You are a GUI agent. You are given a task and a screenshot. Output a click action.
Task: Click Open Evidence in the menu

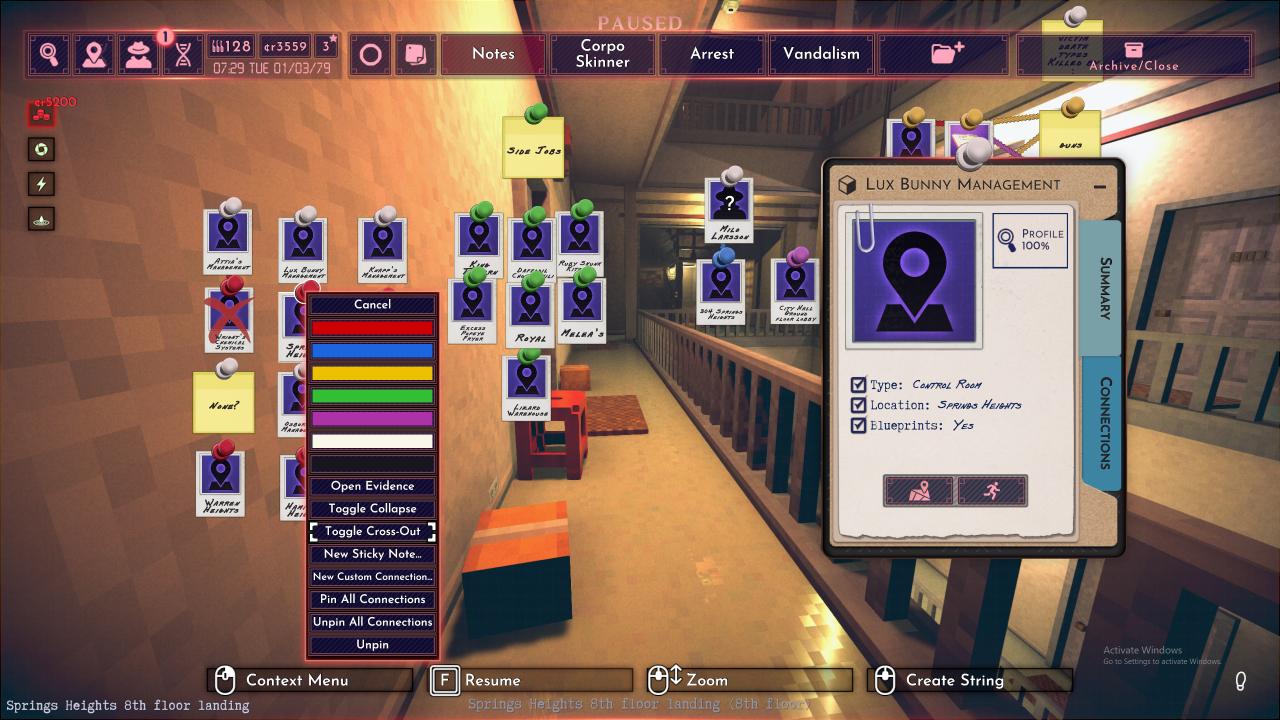pos(372,486)
